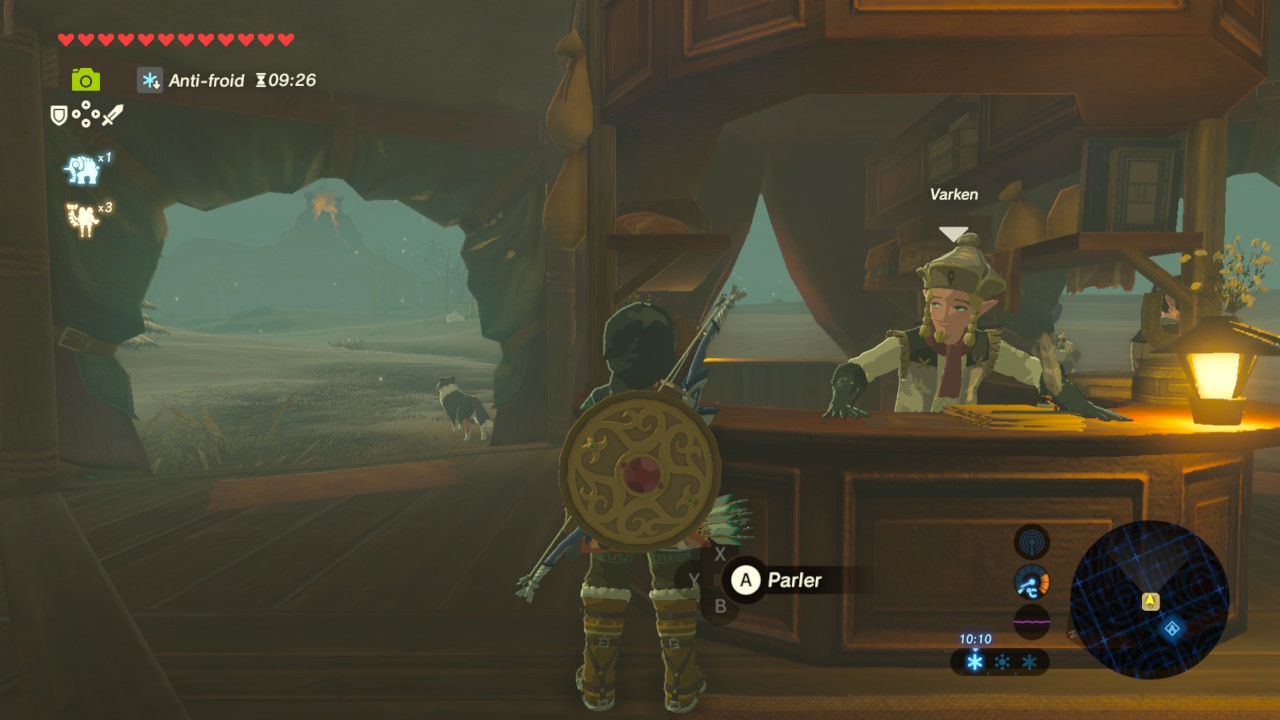This screenshot has height=720, width=1280.
Task: Open the circular minimap
Action: [x=1149, y=600]
